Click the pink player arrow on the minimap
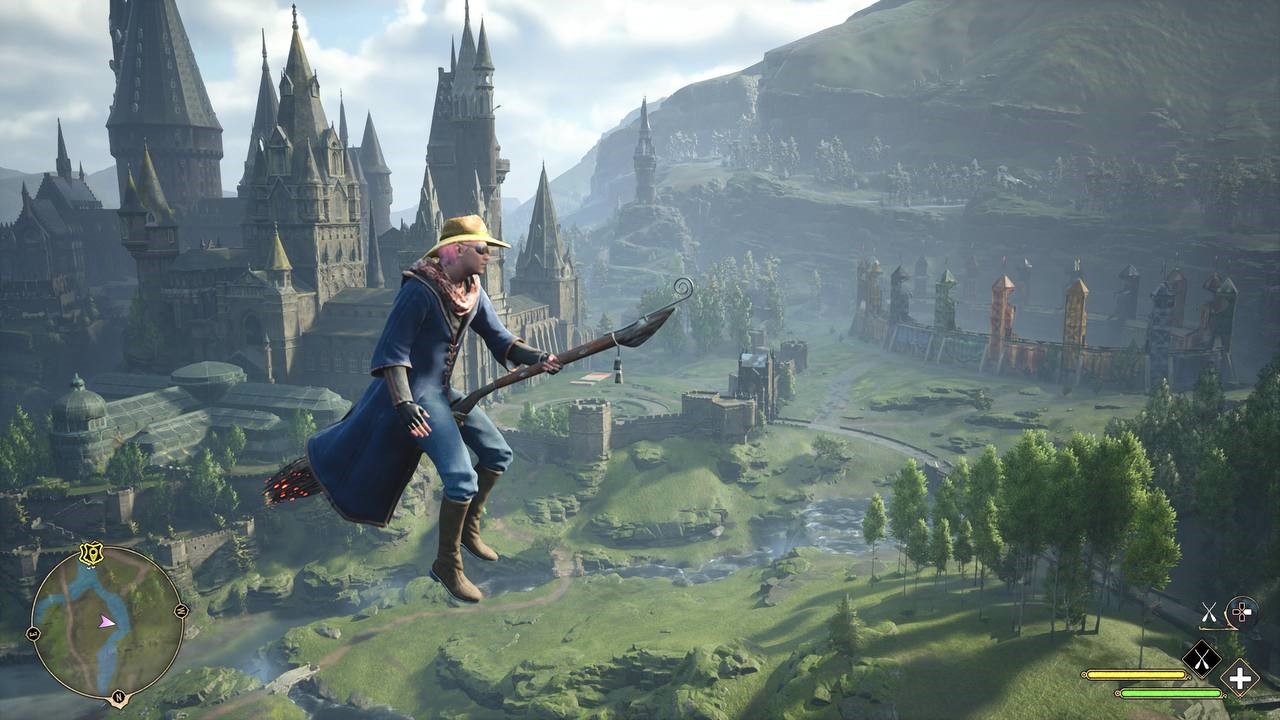Viewport: 1280px width, 720px height. coord(106,621)
